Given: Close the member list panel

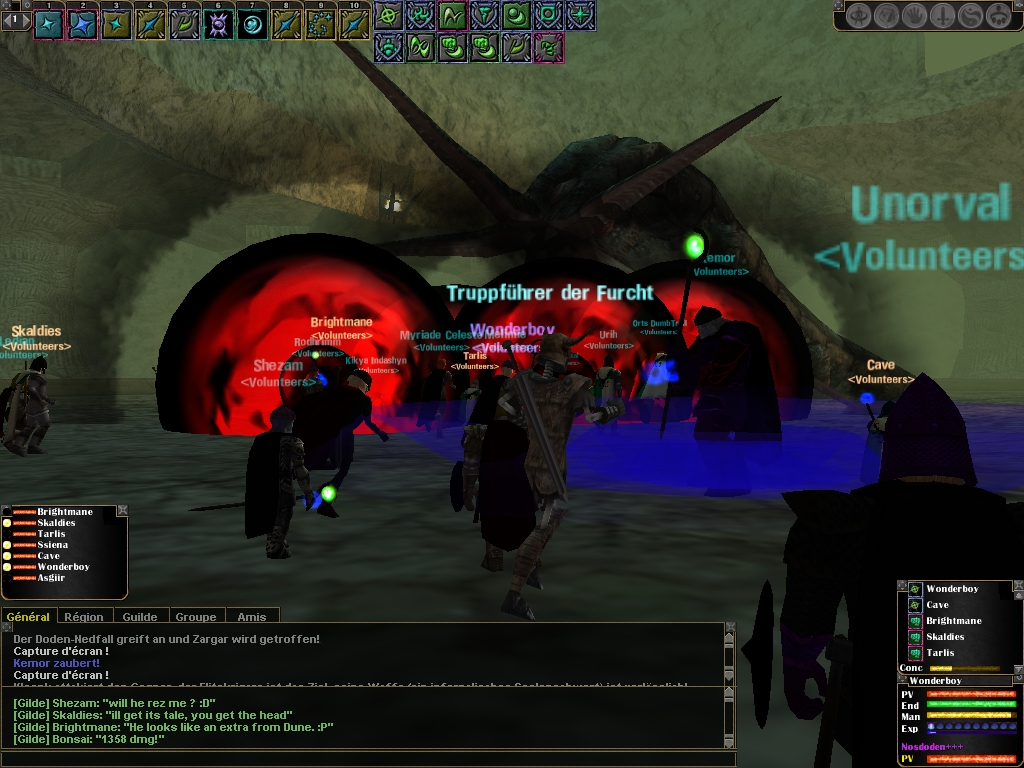Looking at the screenshot, I should pyautogui.click(x=122, y=511).
